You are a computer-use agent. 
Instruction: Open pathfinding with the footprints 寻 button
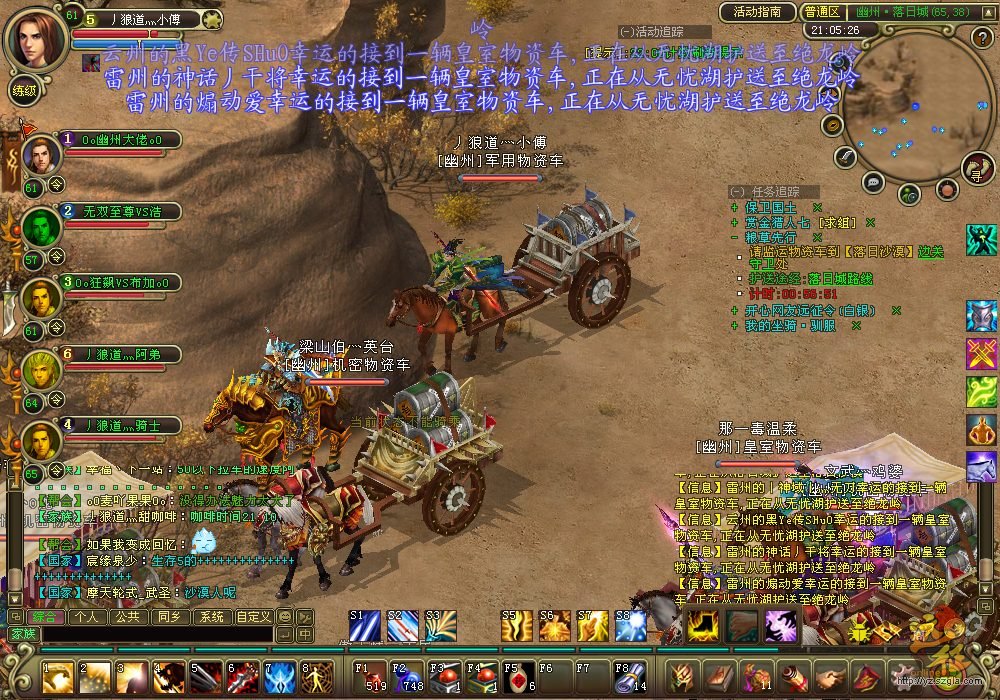979,171
